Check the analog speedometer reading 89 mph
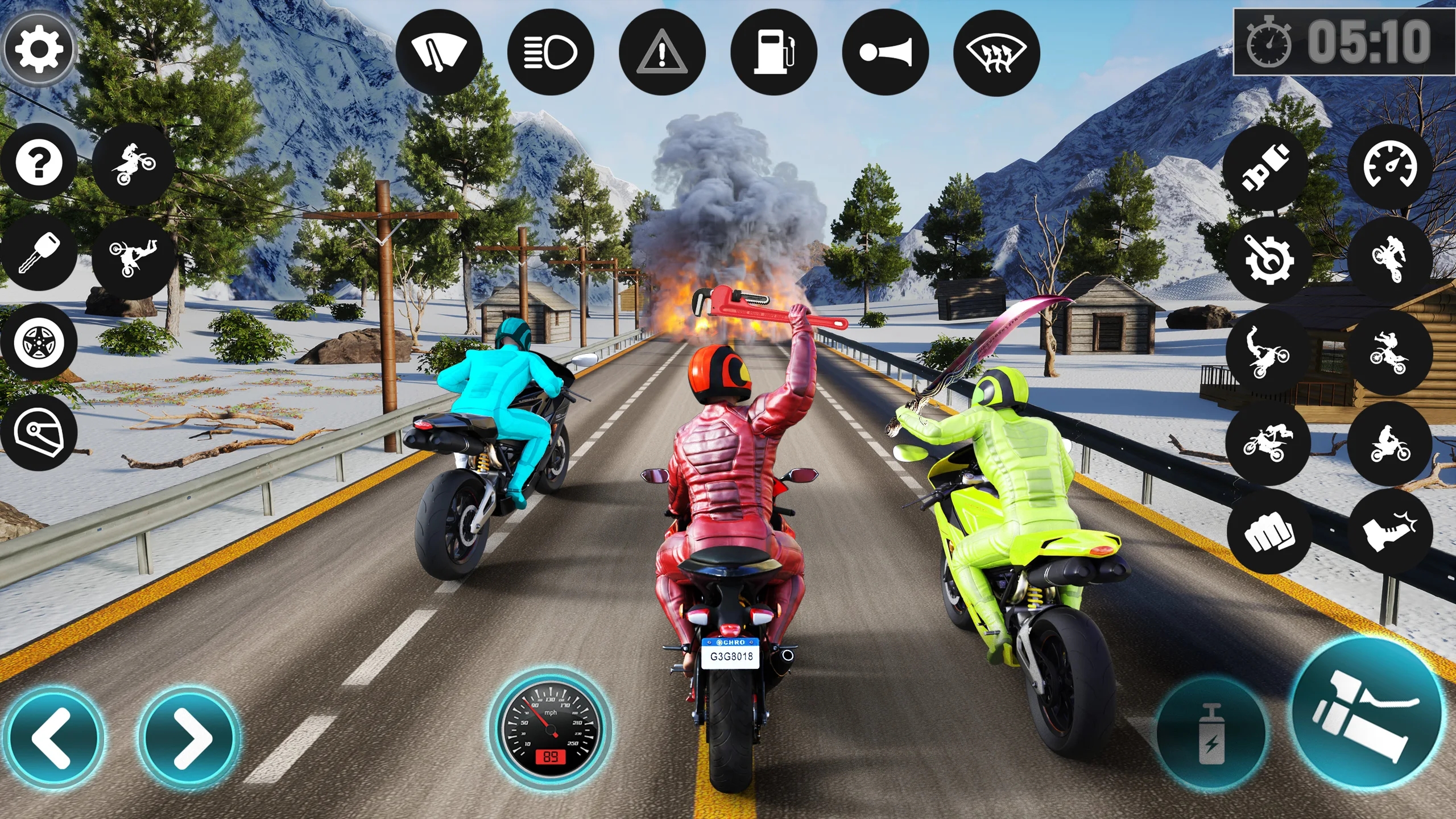This screenshot has height=819, width=1456. 549,731
